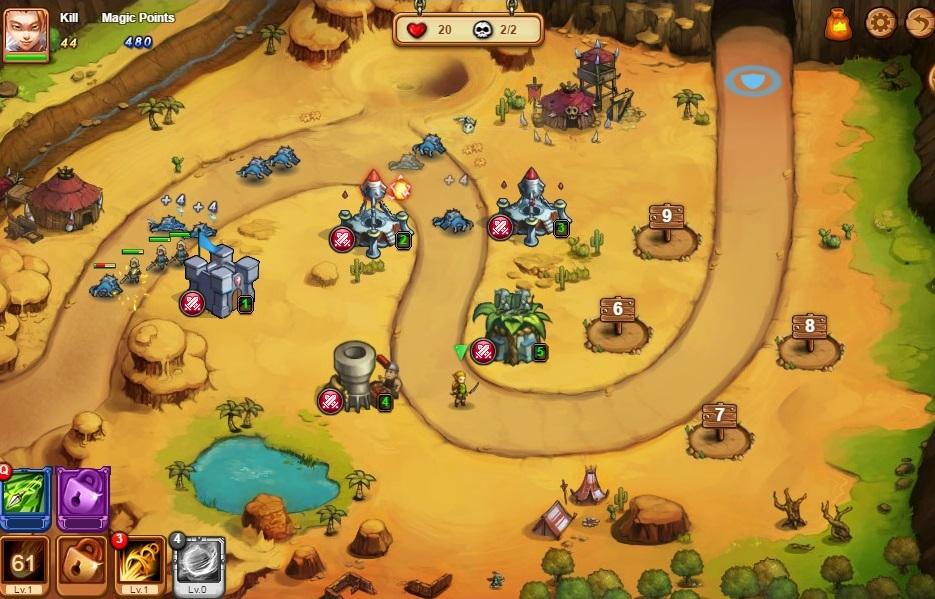The image size is (935, 599).
Task: Choose build spot signpost 8
Action: click(809, 335)
